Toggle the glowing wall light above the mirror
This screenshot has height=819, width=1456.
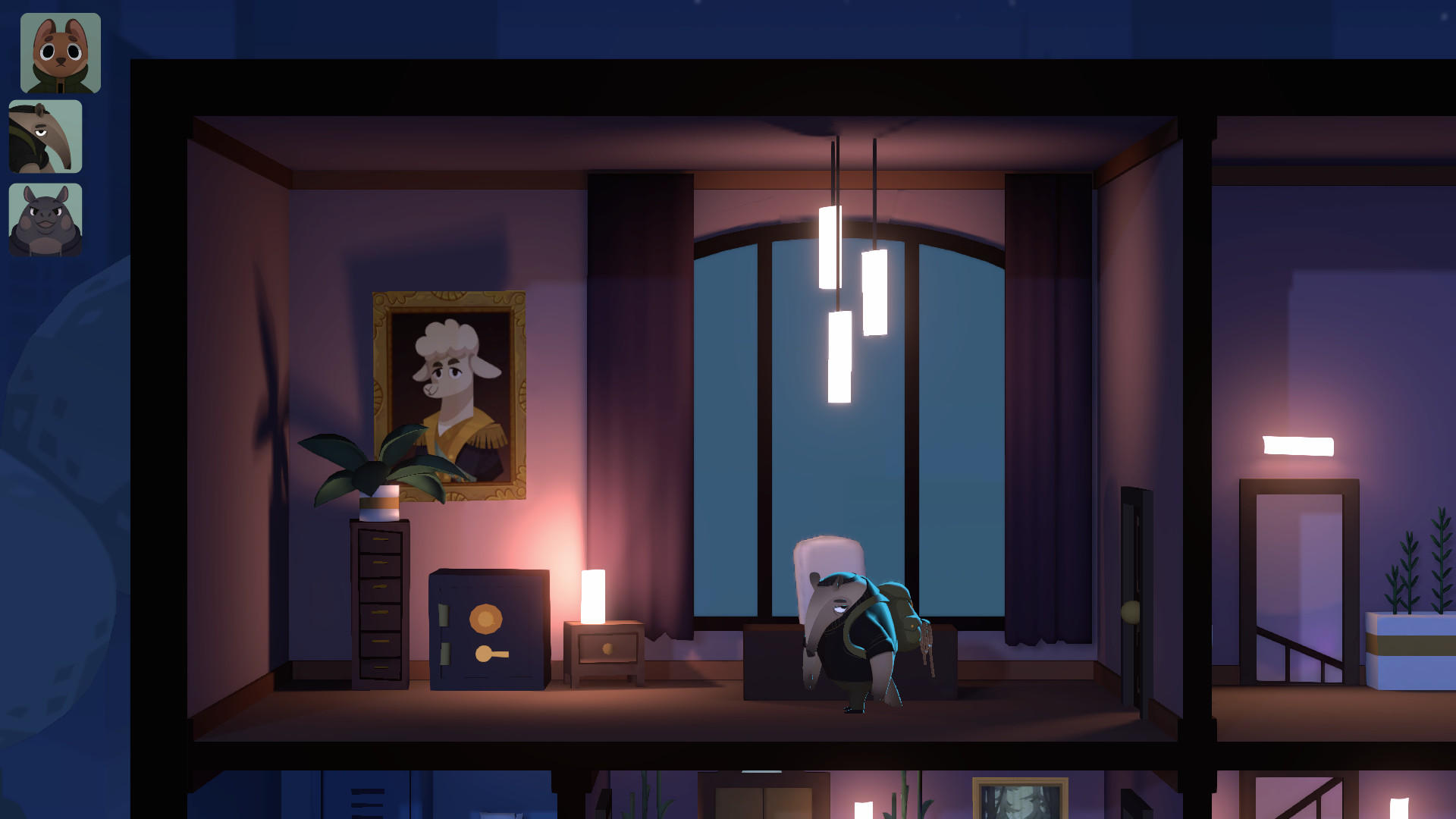1297,445
